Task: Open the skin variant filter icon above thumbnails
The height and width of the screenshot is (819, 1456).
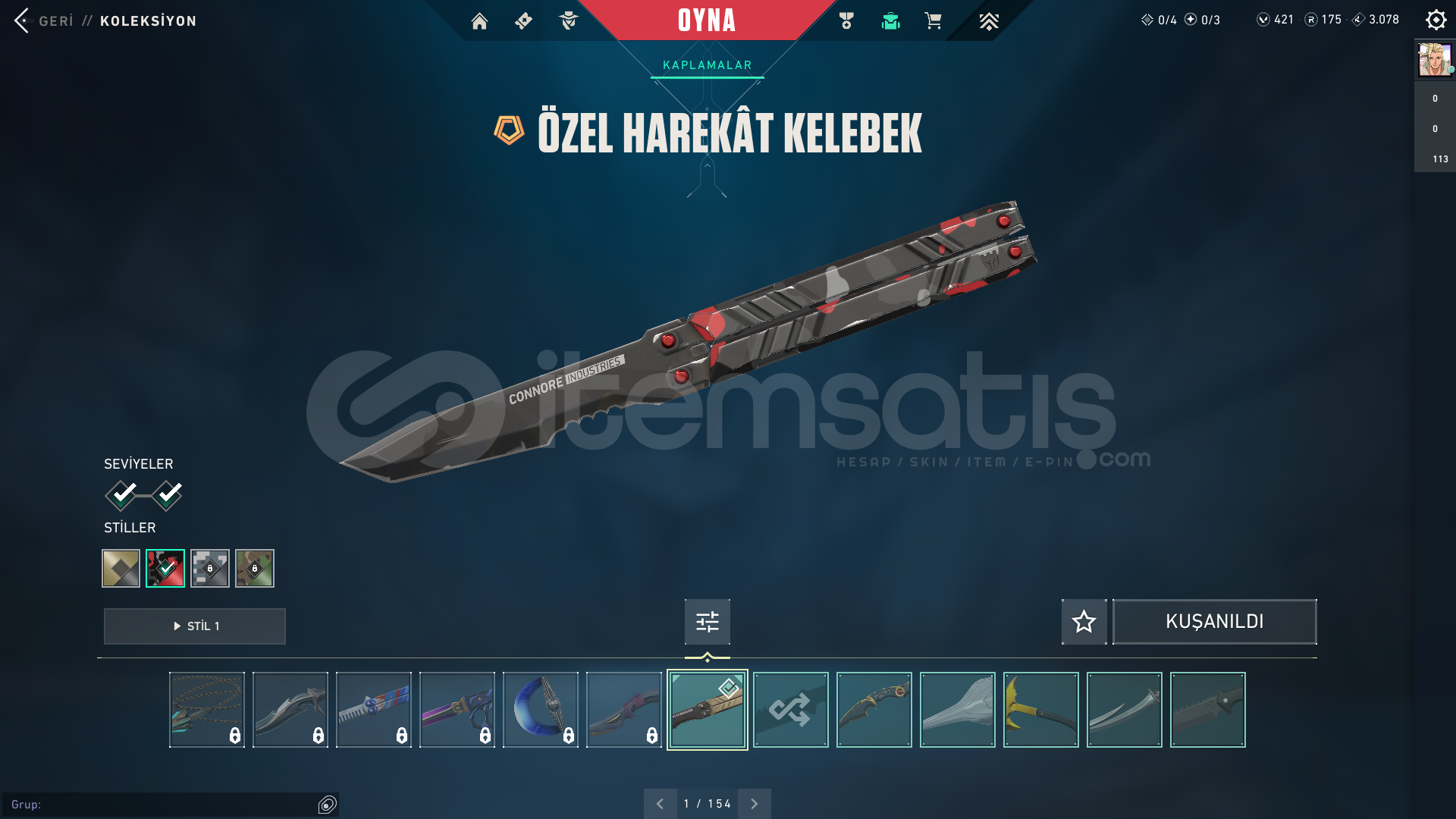Action: click(706, 621)
